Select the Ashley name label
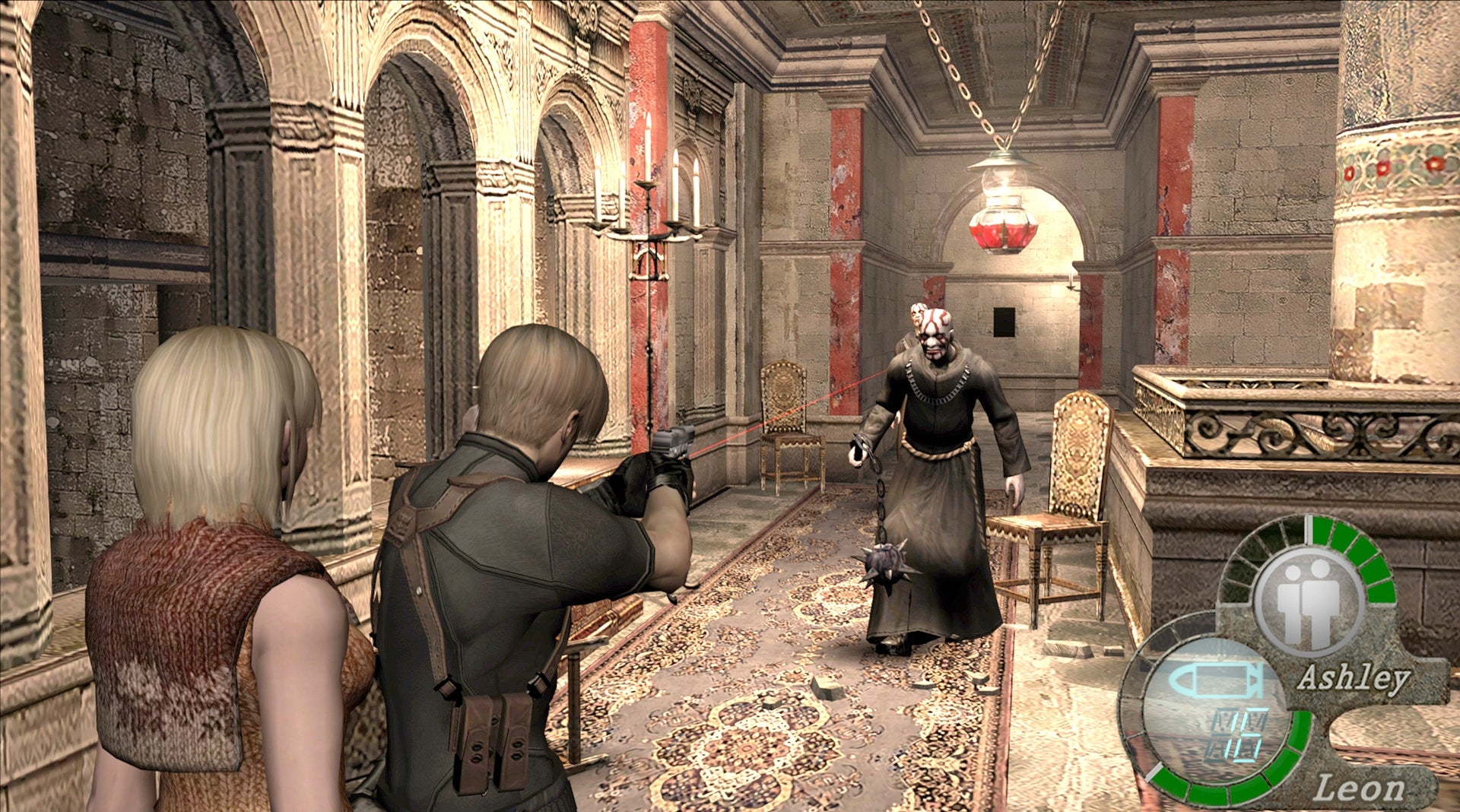The height and width of the screenshot is (812, 1460). coord(1356,677)
